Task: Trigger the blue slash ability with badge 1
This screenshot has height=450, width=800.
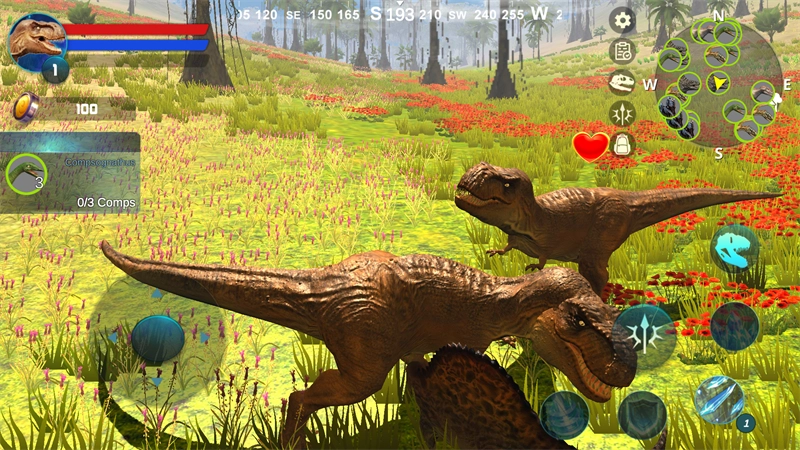Action: click(719, 399)
